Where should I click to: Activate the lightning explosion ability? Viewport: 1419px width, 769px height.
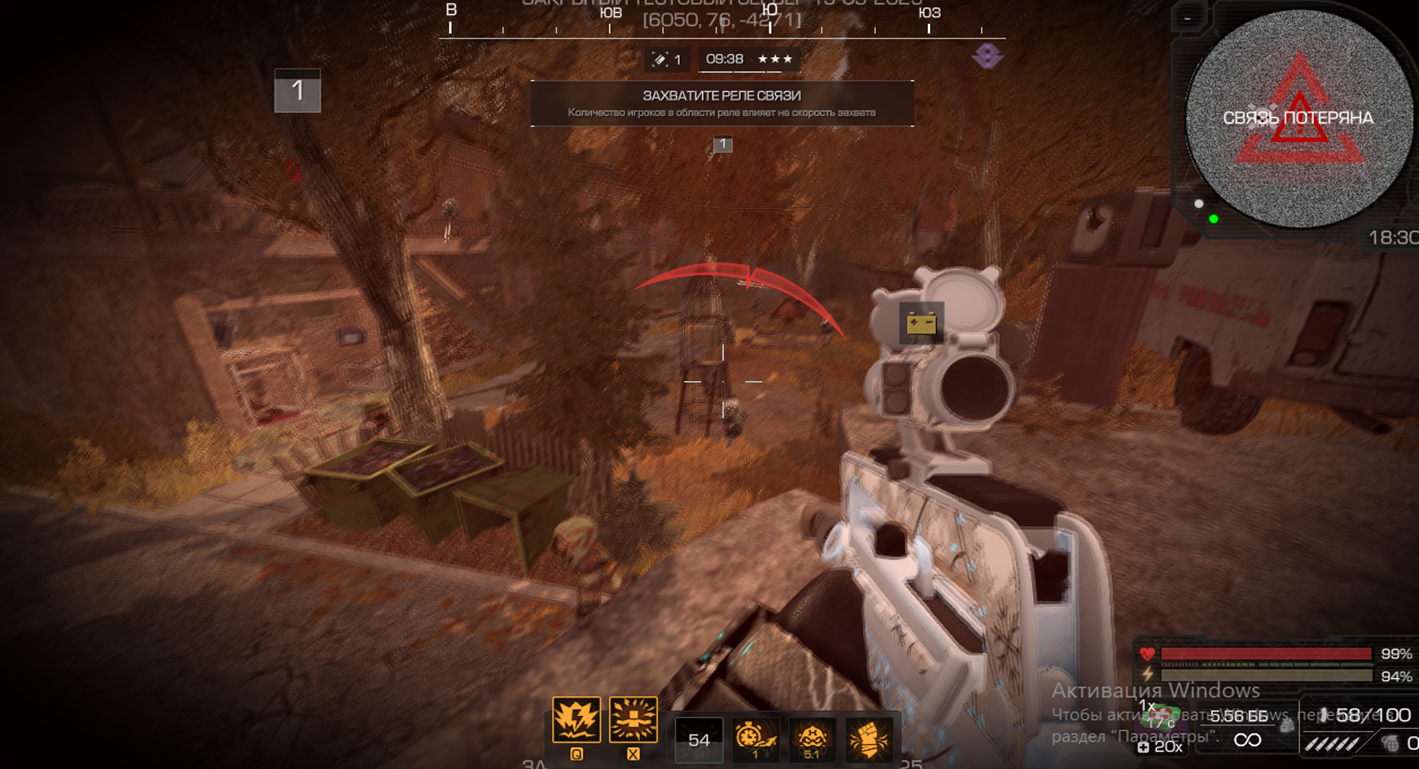tap(577, 720)
